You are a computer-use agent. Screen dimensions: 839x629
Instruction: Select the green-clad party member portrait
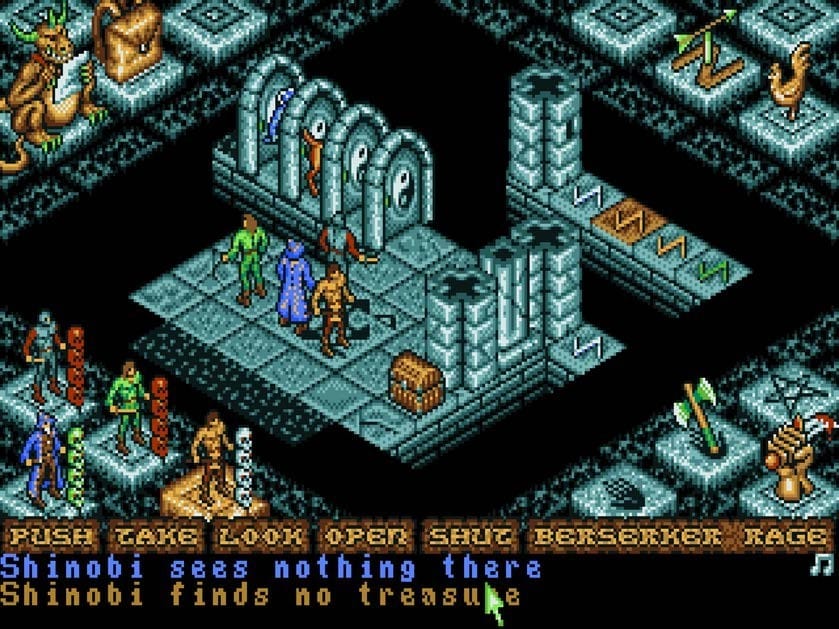127,405
